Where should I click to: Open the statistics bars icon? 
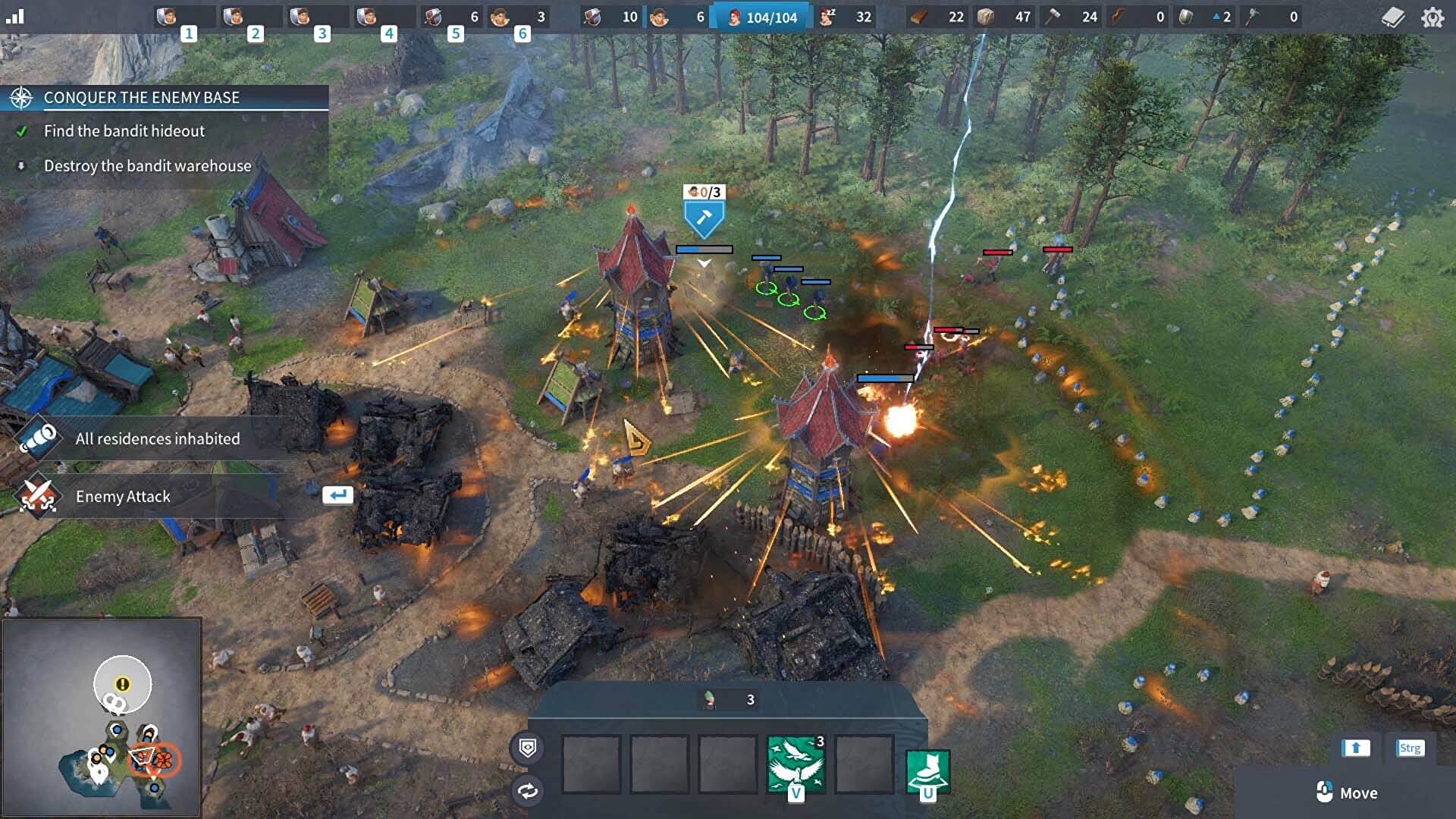[15, 17]
